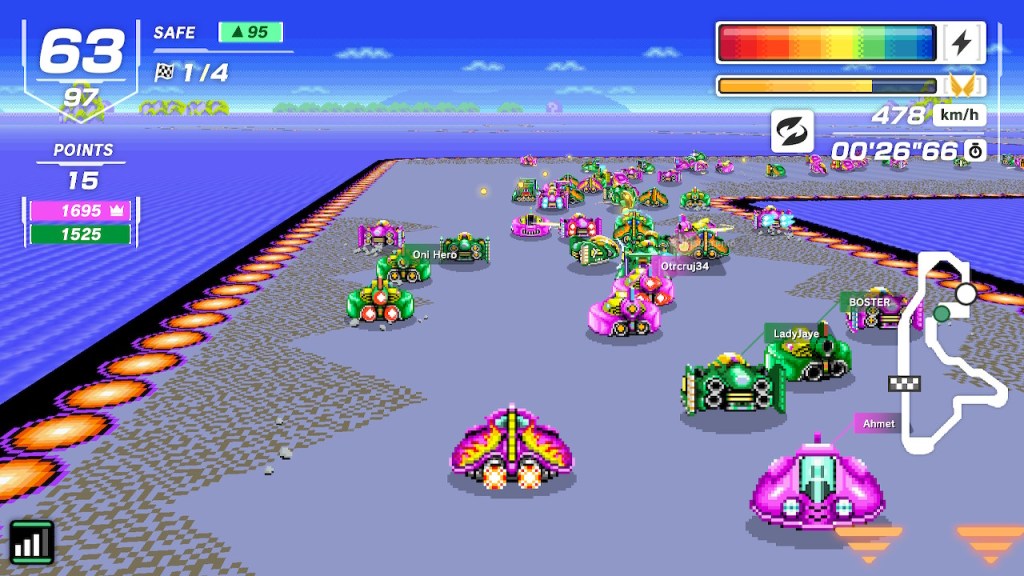Select the golden wings Skyway icon
Image resolution: width=1024 pixels, height=576 pixels.
(963, 86)
